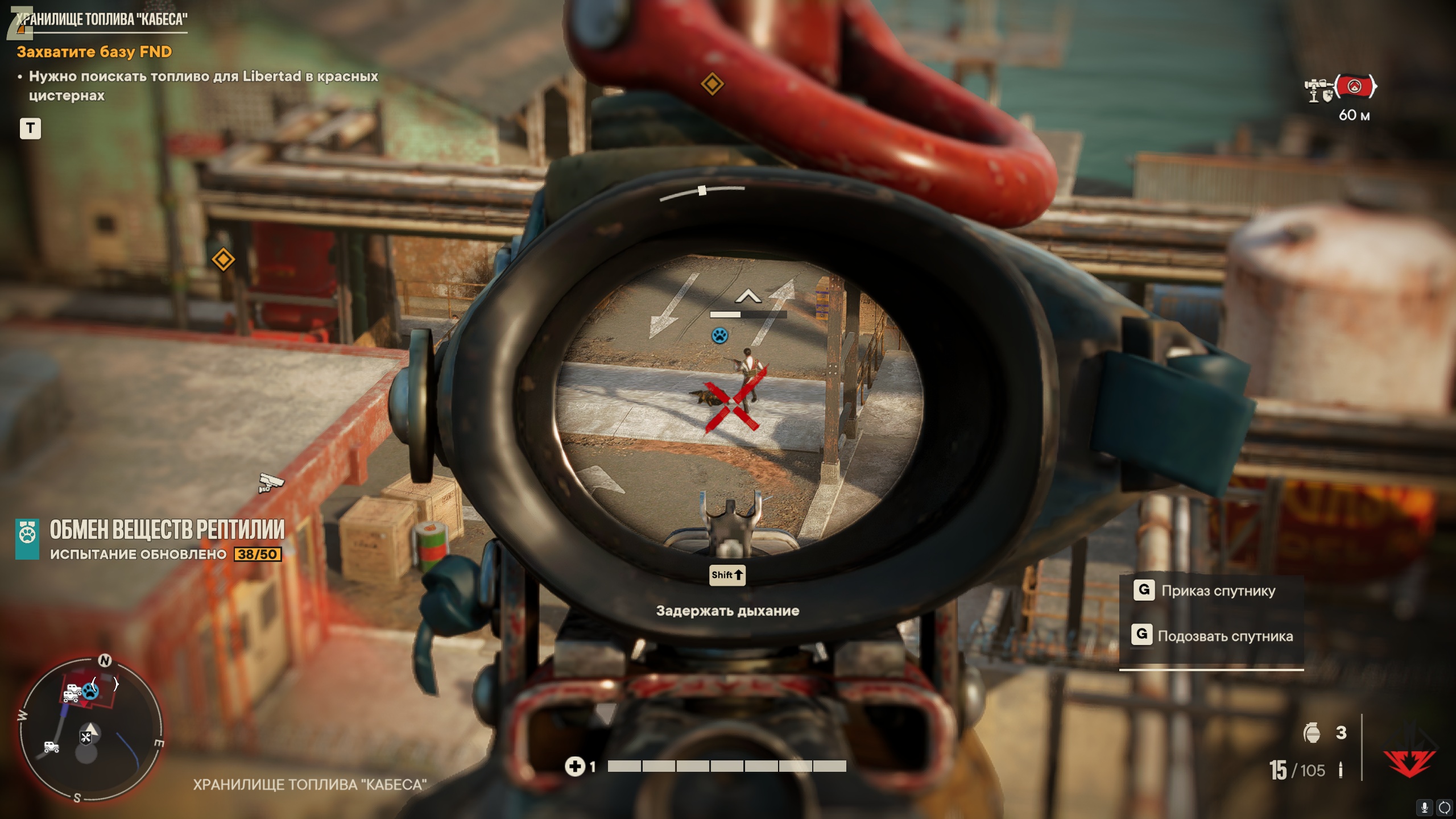Click the grenade icon
Image resolution: width=1456 pixels, height=819 pixels.
[x=1312, y=733]
